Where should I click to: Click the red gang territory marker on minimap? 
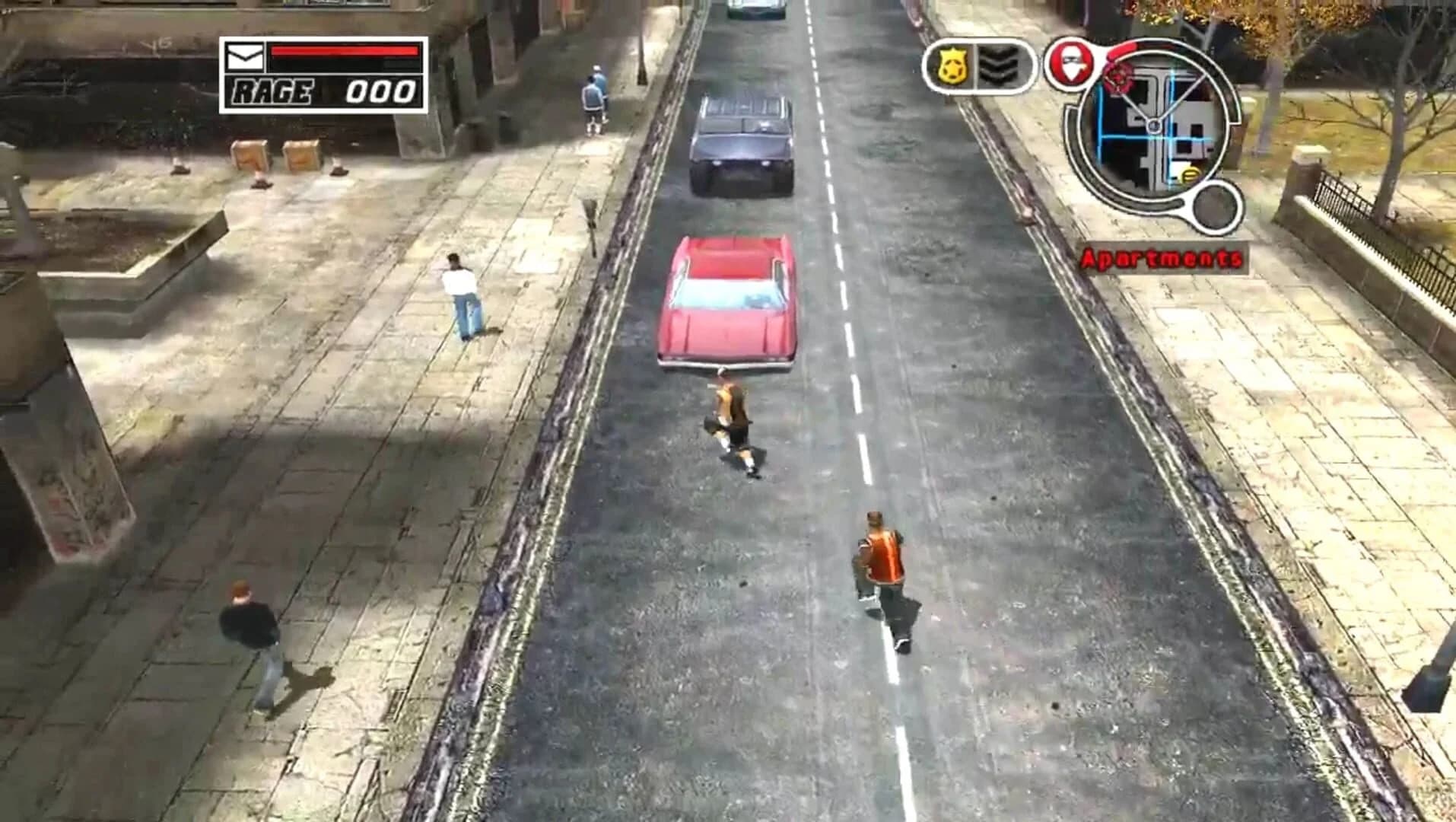pyautogui.click(x=1118, y=78)
